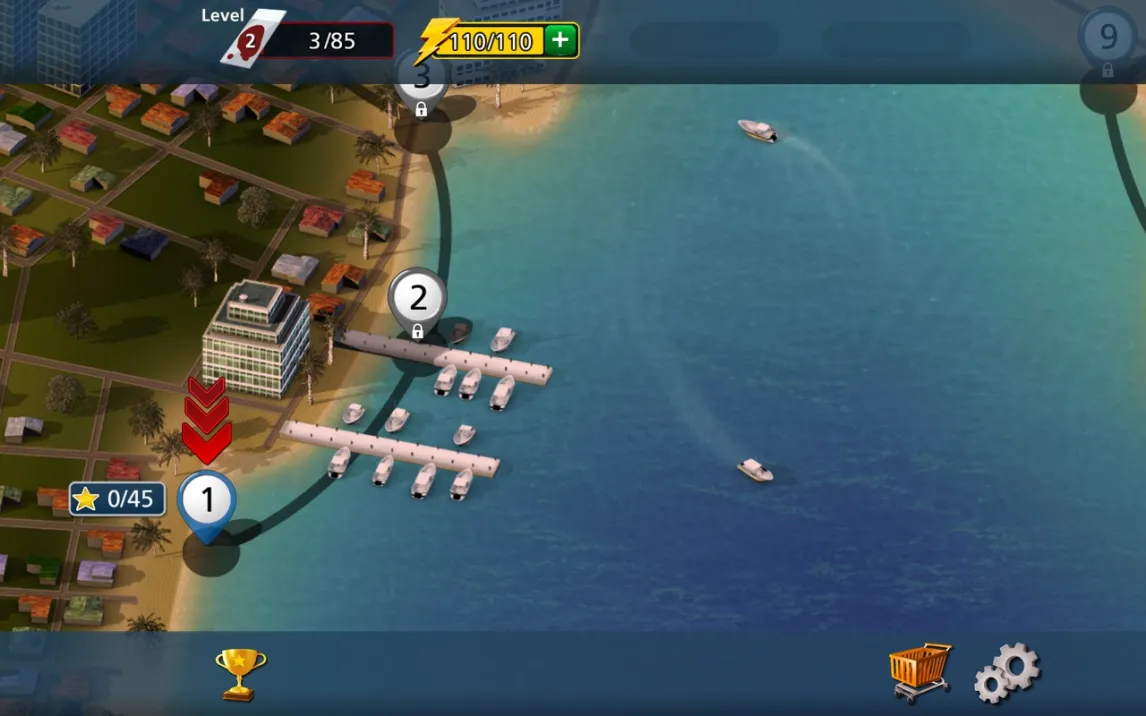Select the blue case 1 map pin

pos(208,502)
